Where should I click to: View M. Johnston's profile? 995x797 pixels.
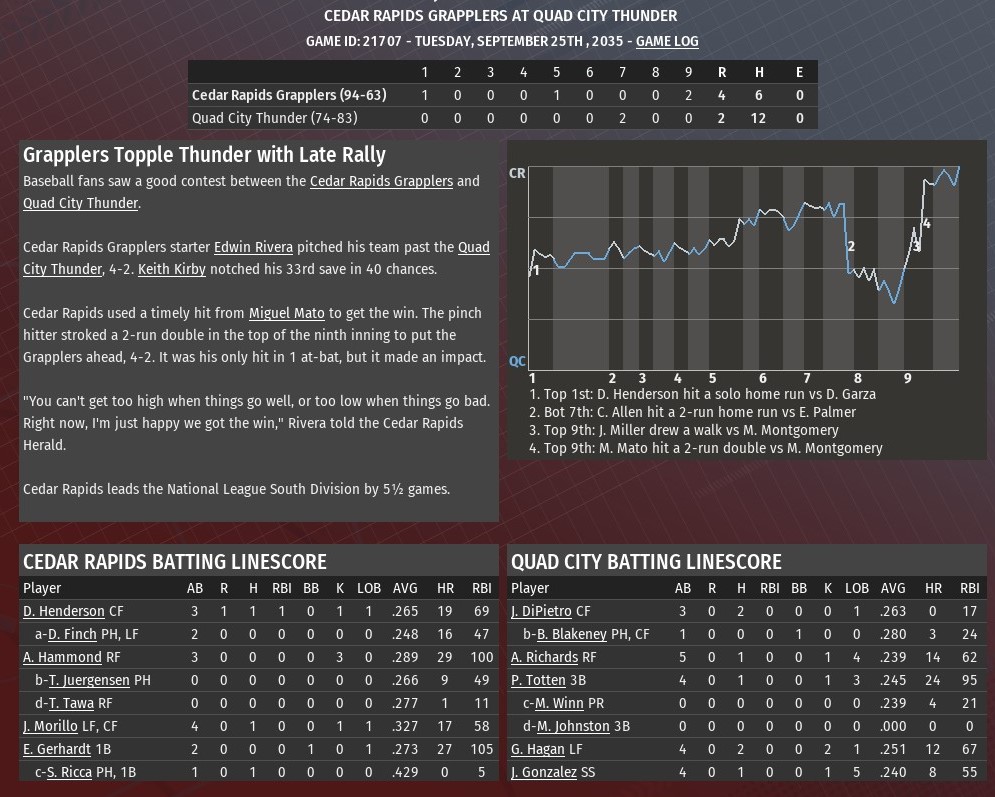click(573, 726)
